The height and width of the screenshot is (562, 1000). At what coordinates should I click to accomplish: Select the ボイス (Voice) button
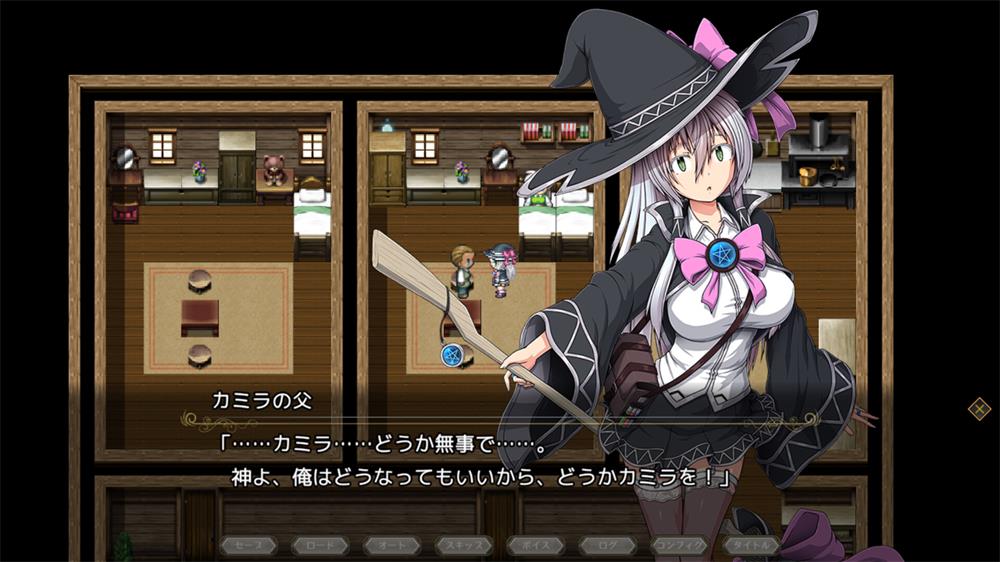pos(535,545)
